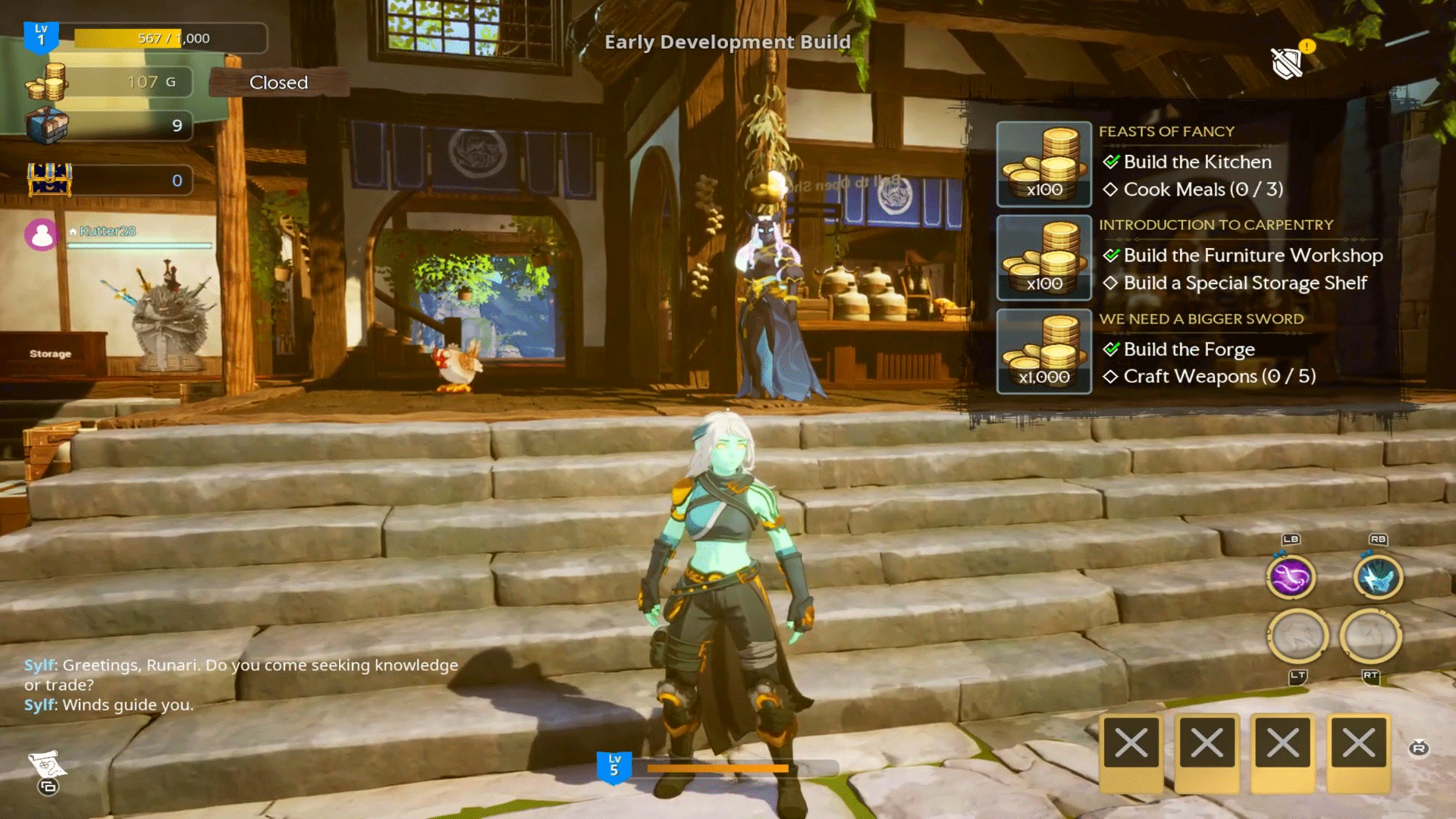Select the Introduction to Carpentry quest
The image size is (1456, 819).
click(x=1216, y=224)
